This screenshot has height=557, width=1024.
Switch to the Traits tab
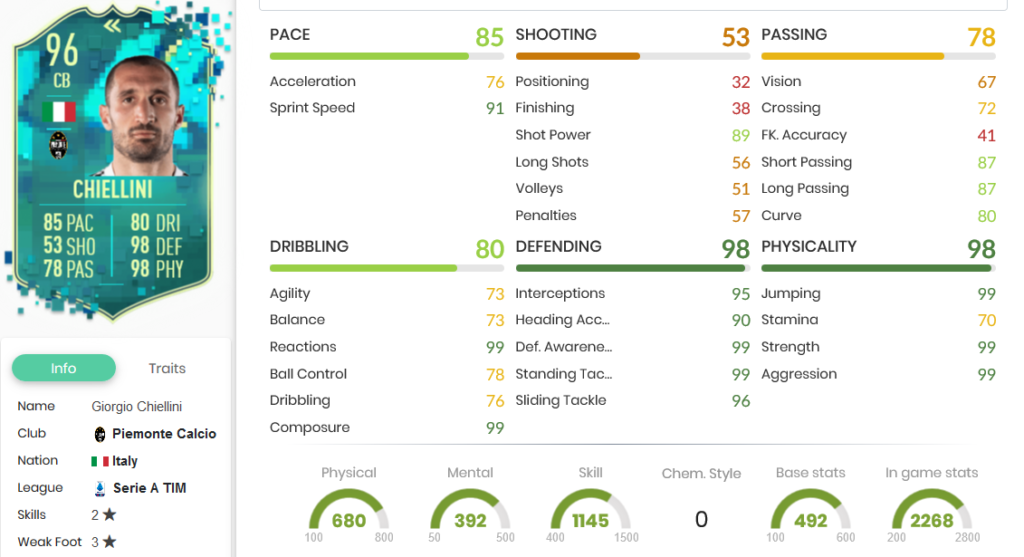[167, 368]
